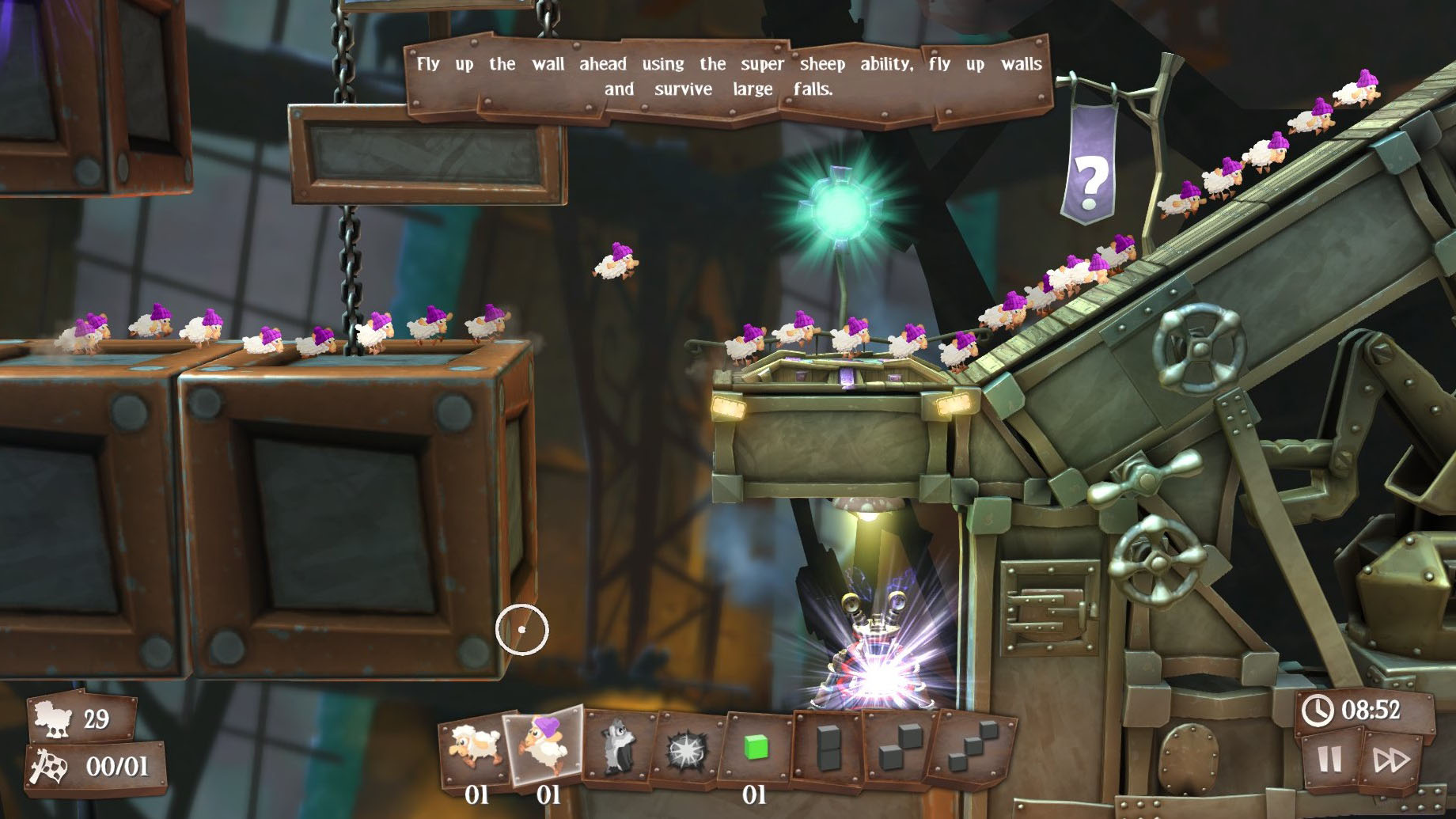Choose the two-block diagonal step tool
This screenshot has width=1456, height=819.
coord(901,747)
